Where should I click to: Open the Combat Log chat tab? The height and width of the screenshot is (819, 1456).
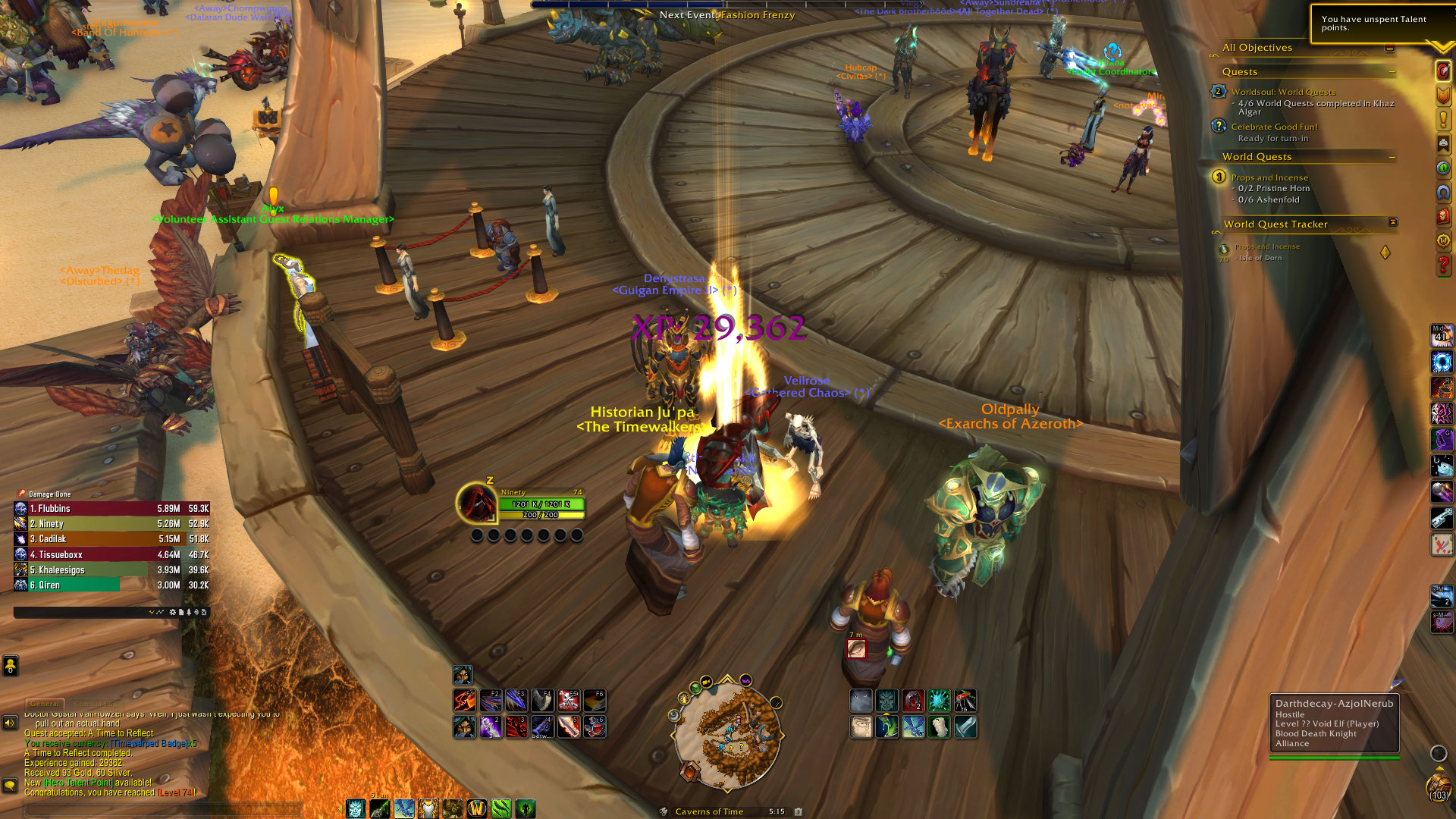click(x=95, y=704)
